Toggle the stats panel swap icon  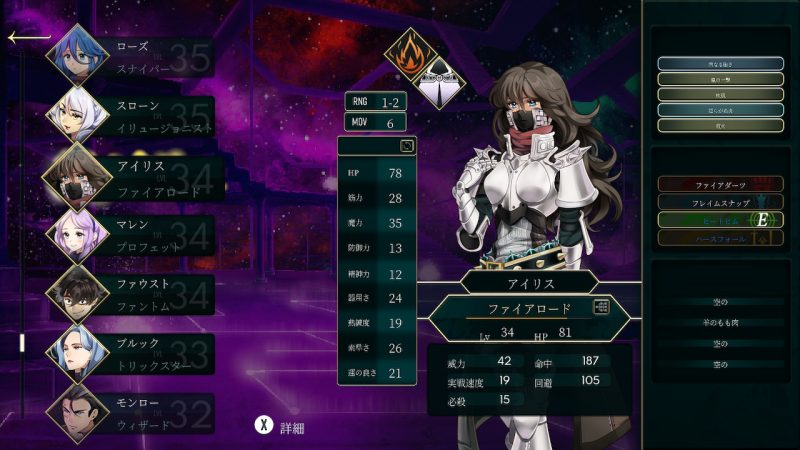[407, 146]
